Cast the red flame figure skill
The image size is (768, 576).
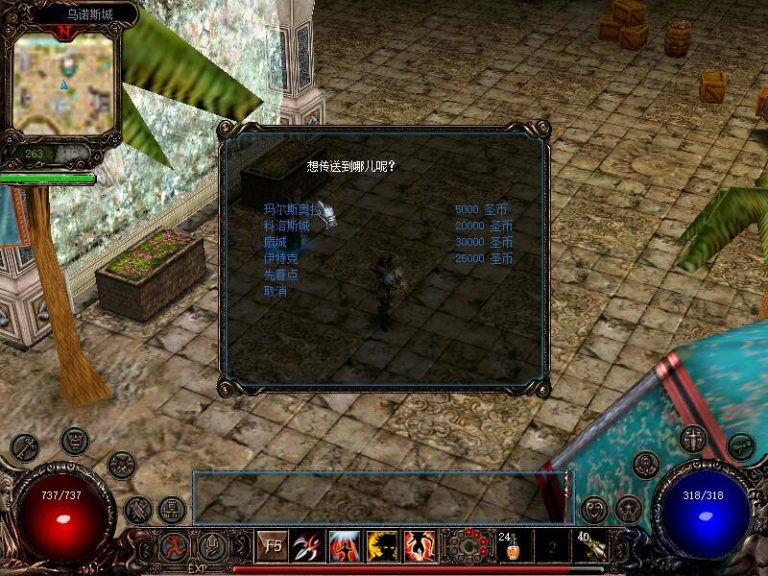[418, 546]
